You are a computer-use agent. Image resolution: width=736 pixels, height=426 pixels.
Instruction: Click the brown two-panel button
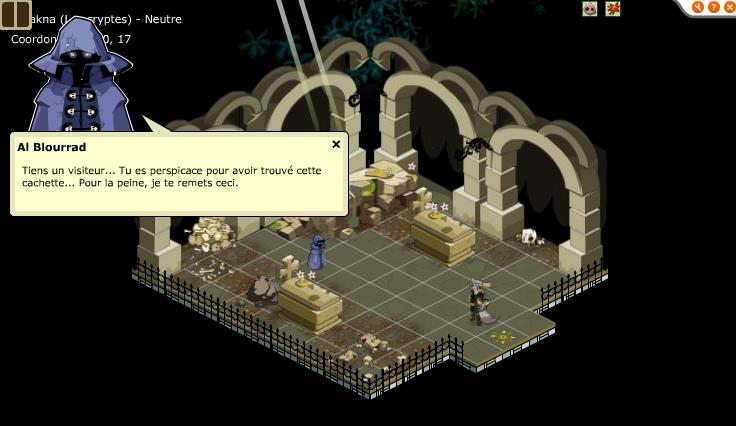pos(15,14)
